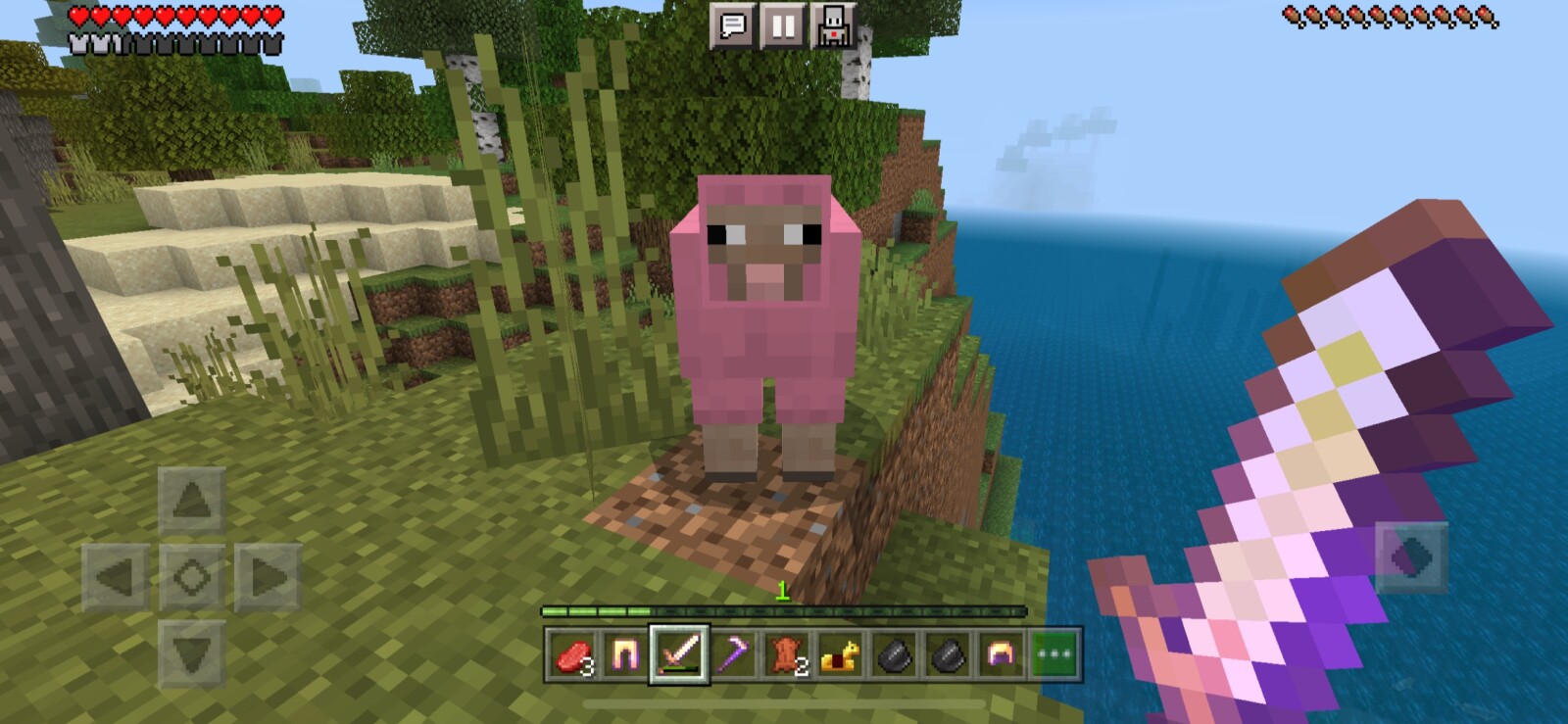Tap the move backward arrow
The height and width of the screenshot is (724, 1568).
point(192,652)
